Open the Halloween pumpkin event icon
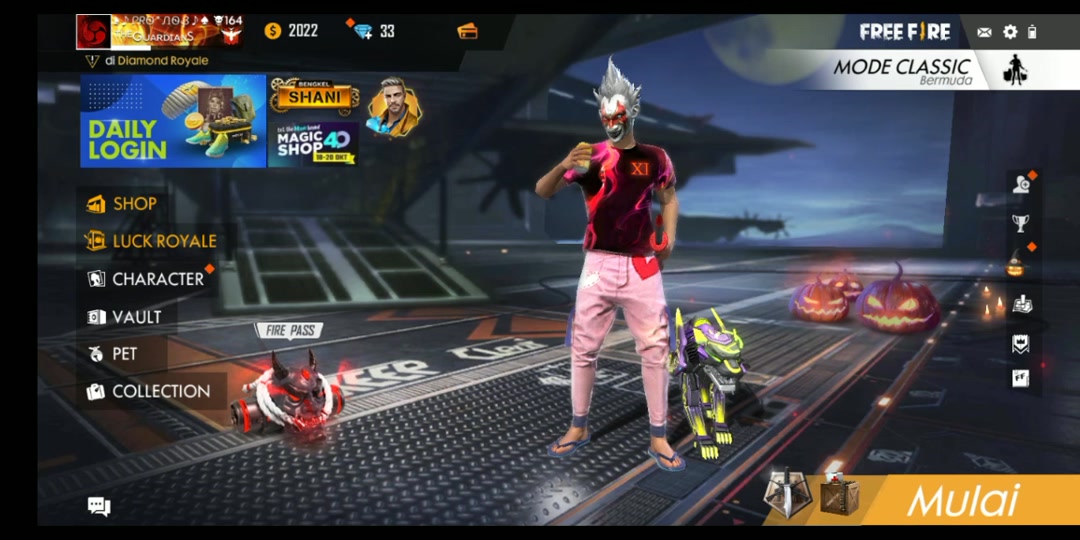 click(x=1018, y=265)
